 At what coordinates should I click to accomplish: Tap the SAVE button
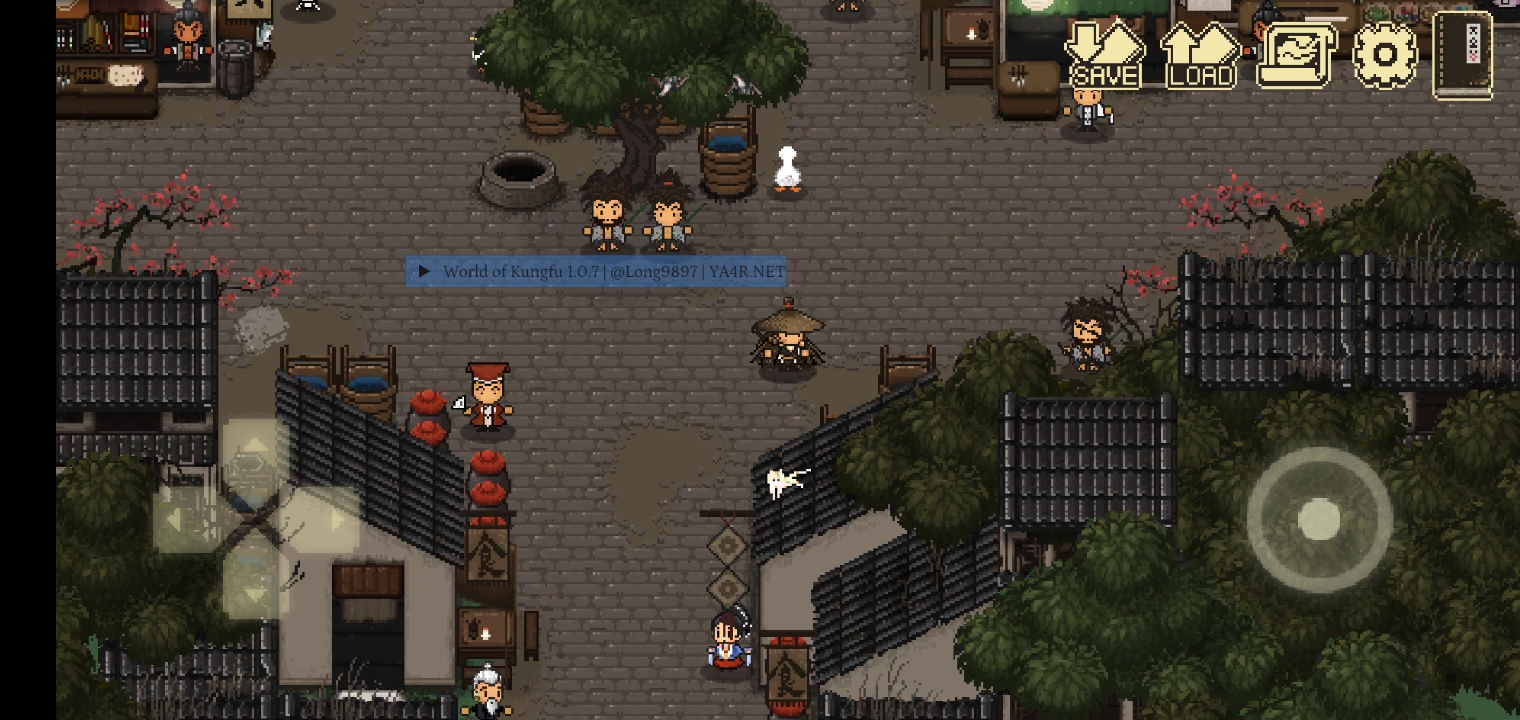pyautogui.click(x=1104, y=56)
